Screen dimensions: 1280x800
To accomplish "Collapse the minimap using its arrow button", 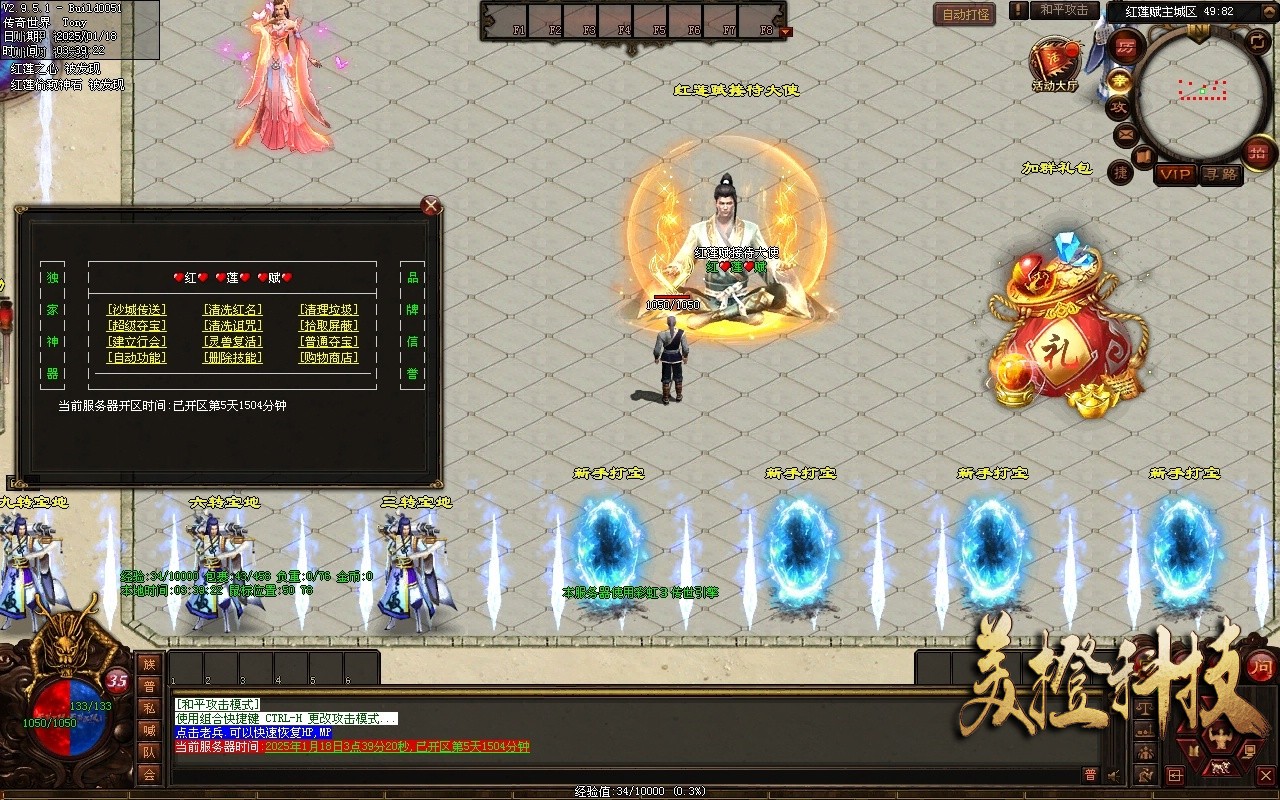I will click(1270, 12).
